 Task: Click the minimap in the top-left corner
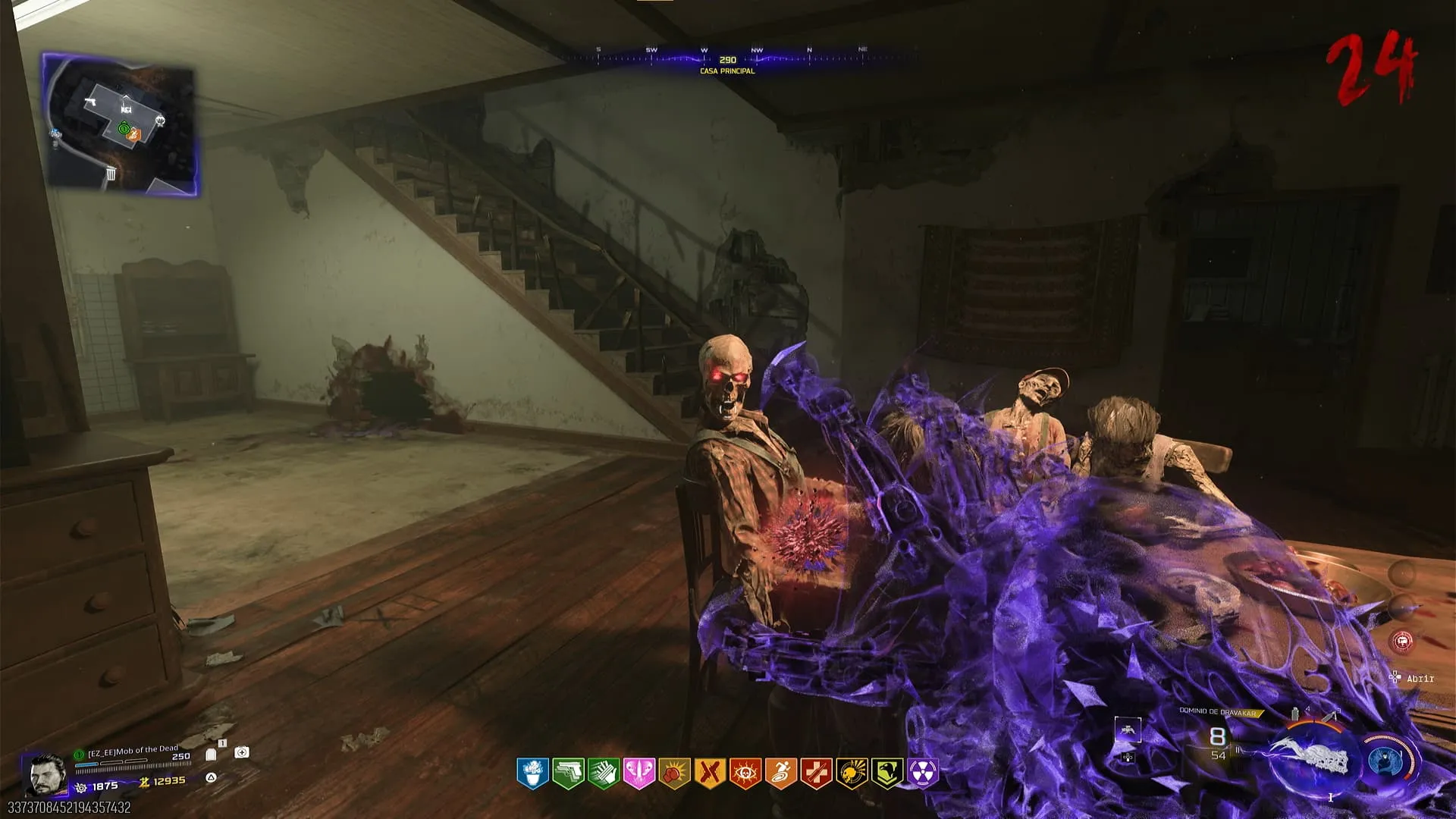click(121, 124)
